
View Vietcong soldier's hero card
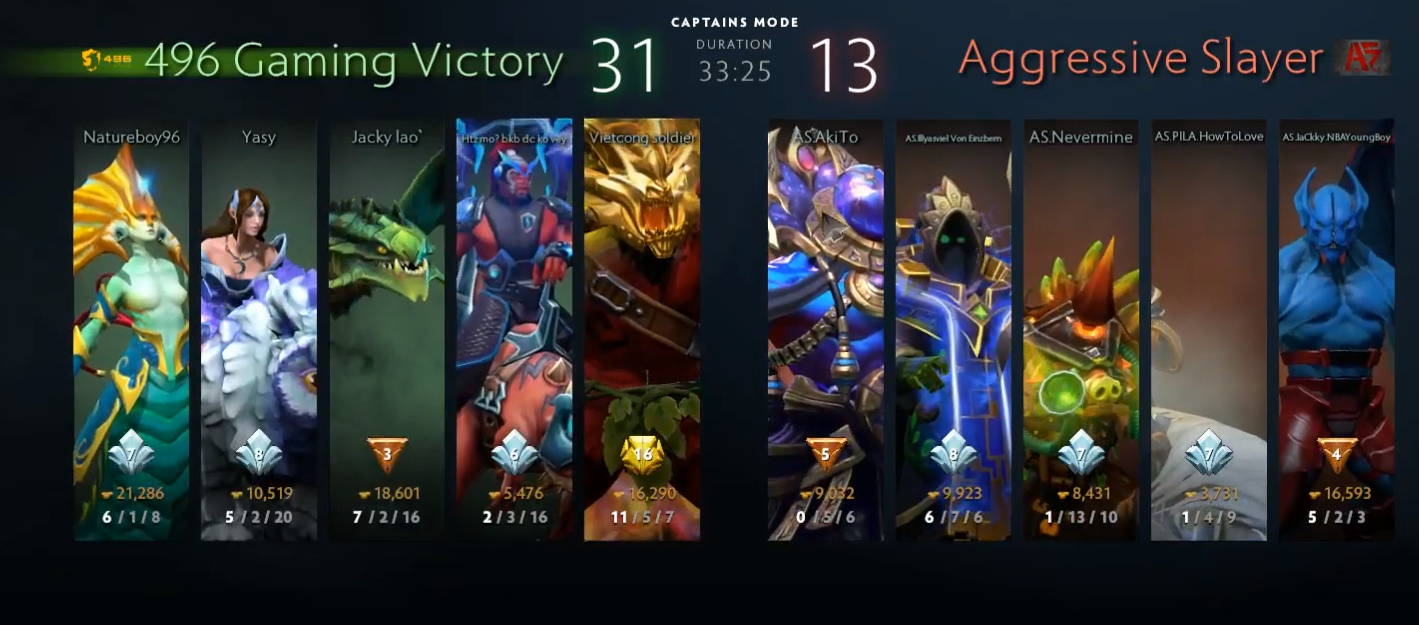642,330
